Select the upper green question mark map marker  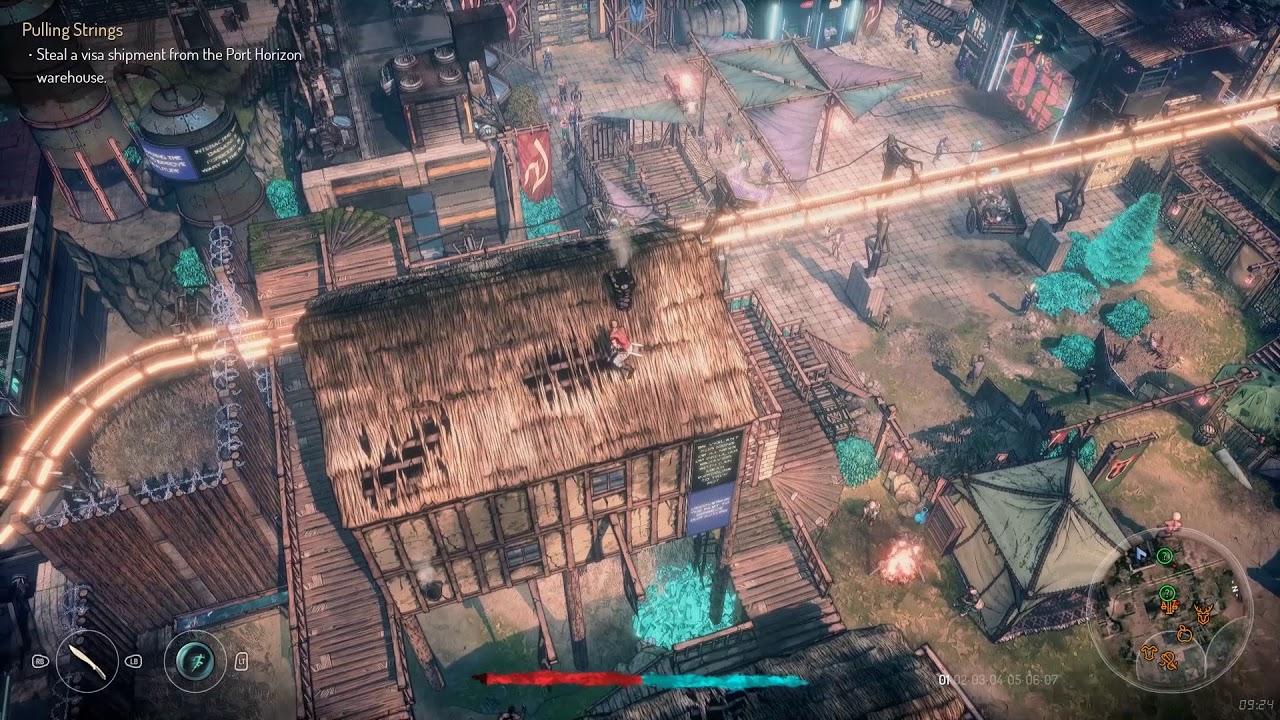tap(1165, 556)
